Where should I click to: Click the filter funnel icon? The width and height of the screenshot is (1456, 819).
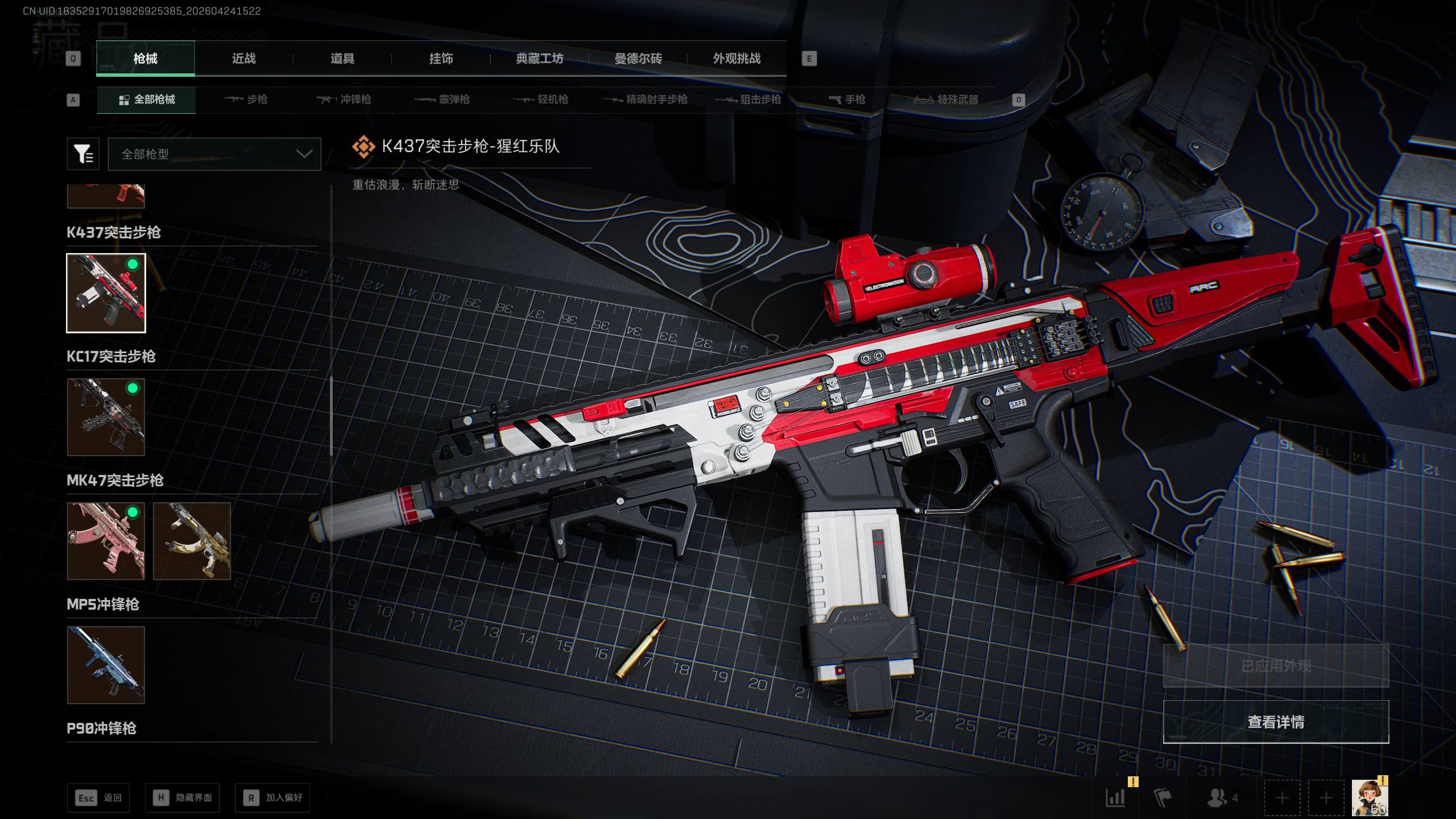pos(83,154)
